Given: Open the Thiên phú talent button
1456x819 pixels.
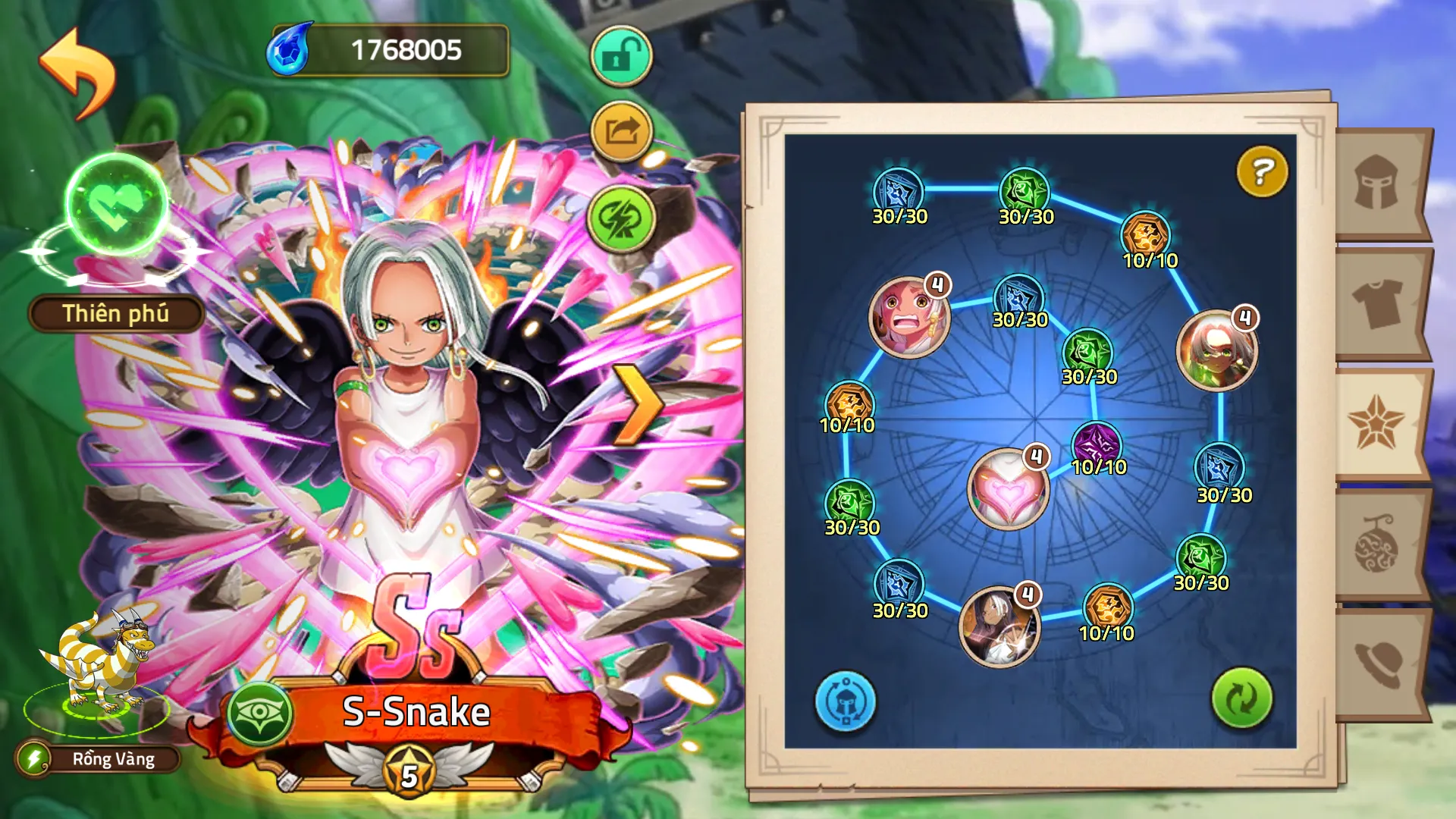Looking at the screenshot, I should pos(115,314).
